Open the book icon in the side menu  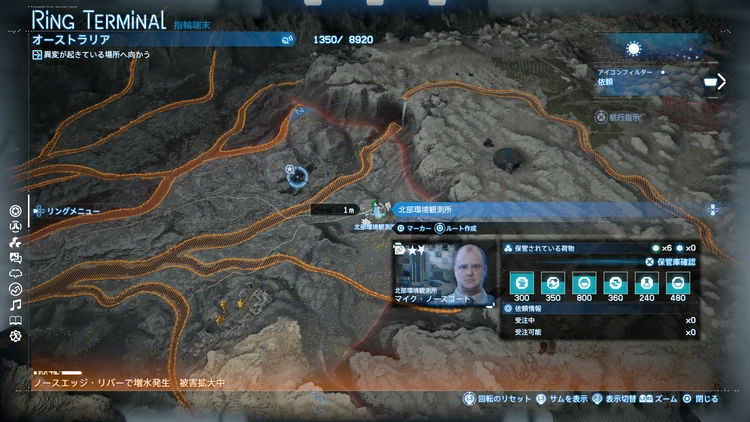(15, 320)
